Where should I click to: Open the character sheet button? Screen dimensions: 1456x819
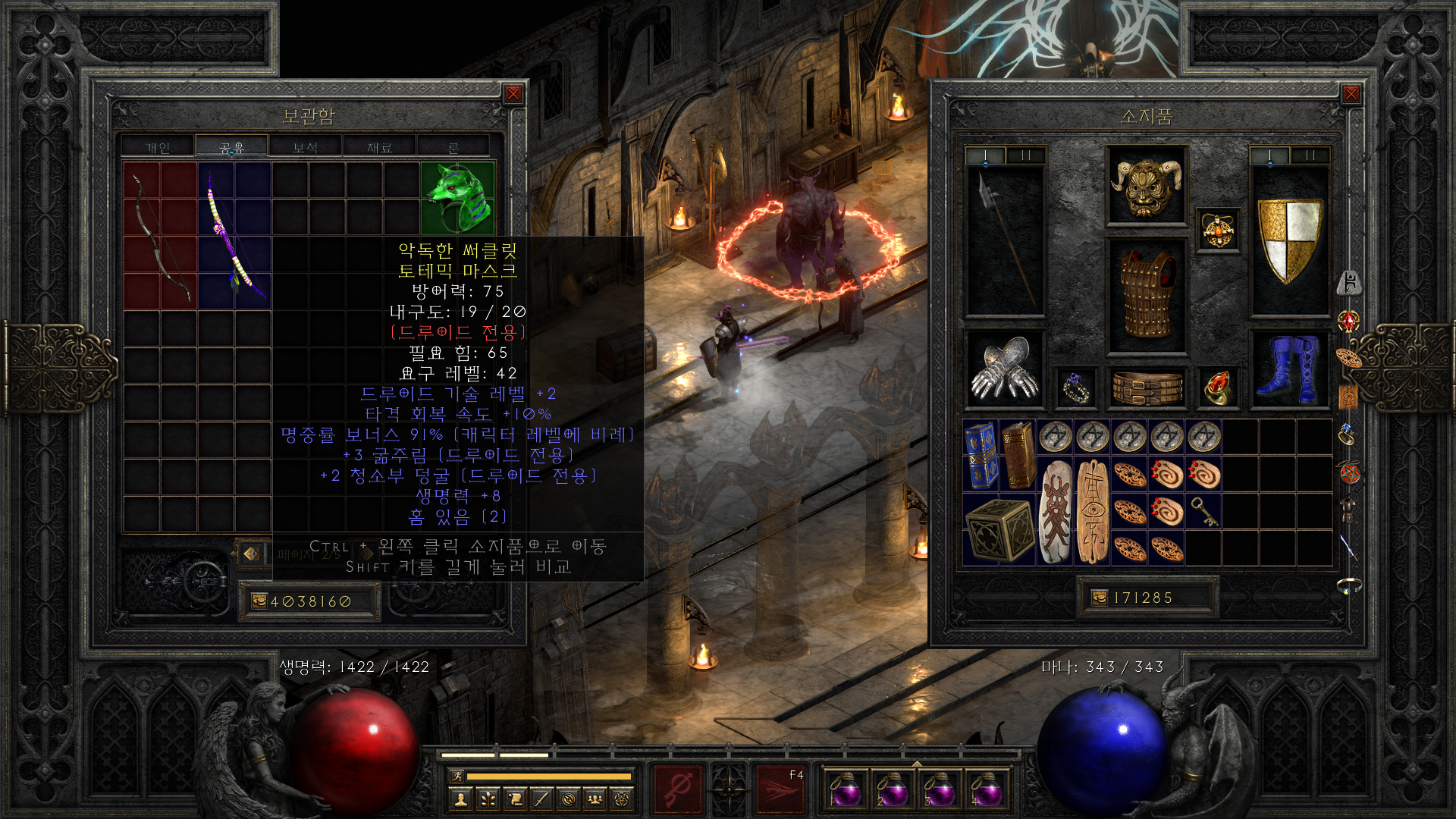[x=460, y=799]
